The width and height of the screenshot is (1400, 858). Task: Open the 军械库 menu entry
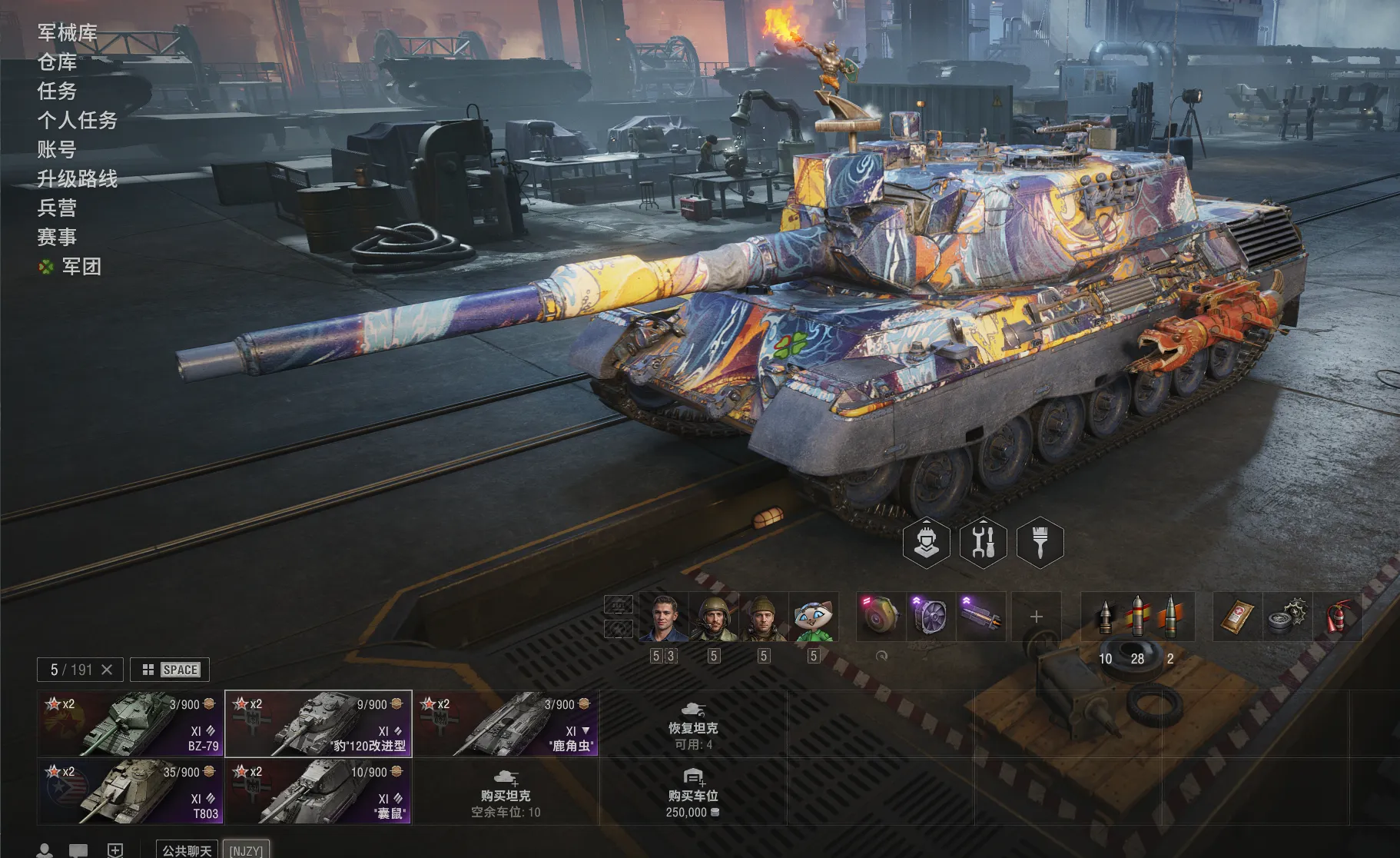(x=68, y=32)
